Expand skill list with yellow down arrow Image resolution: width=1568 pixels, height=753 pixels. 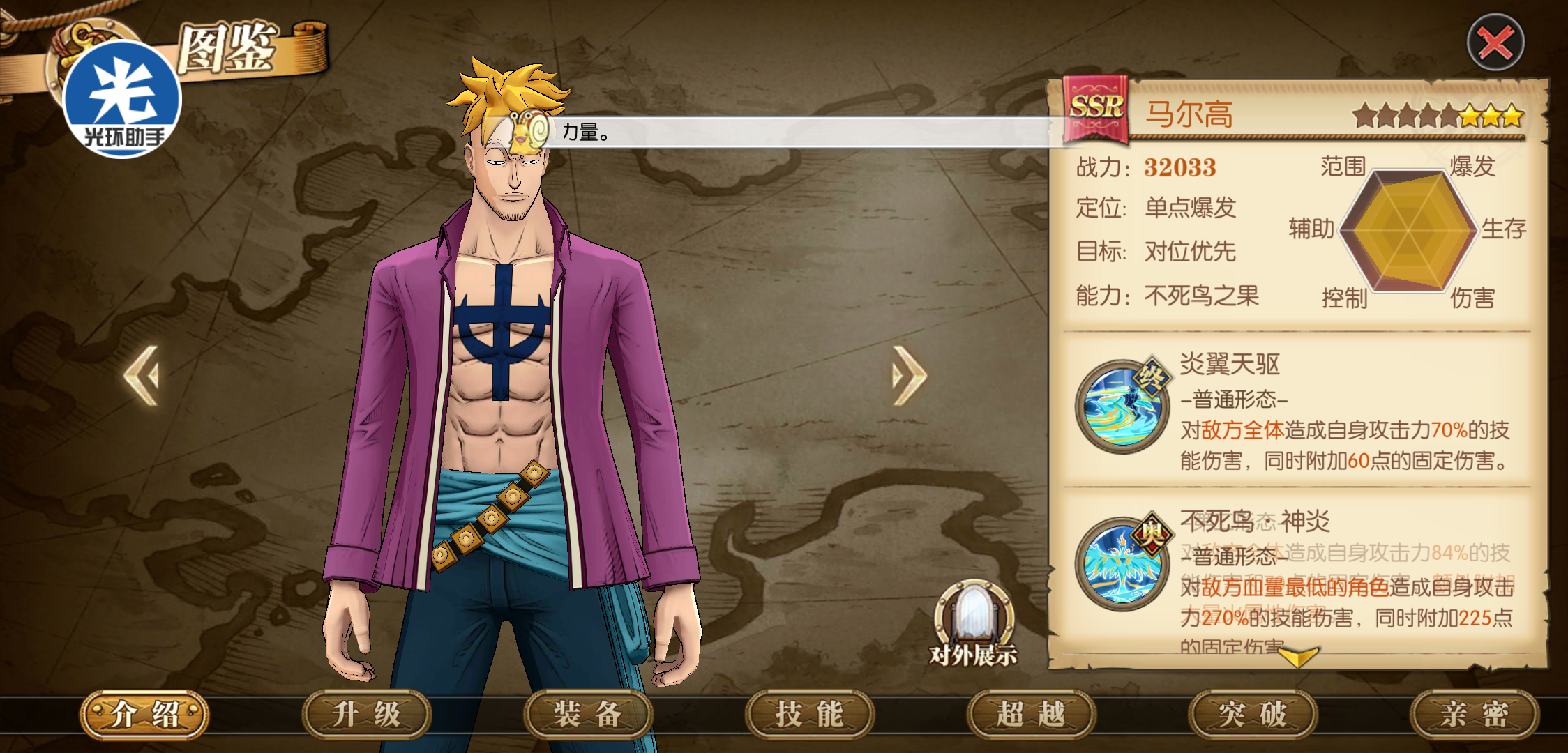(1297, 656)
